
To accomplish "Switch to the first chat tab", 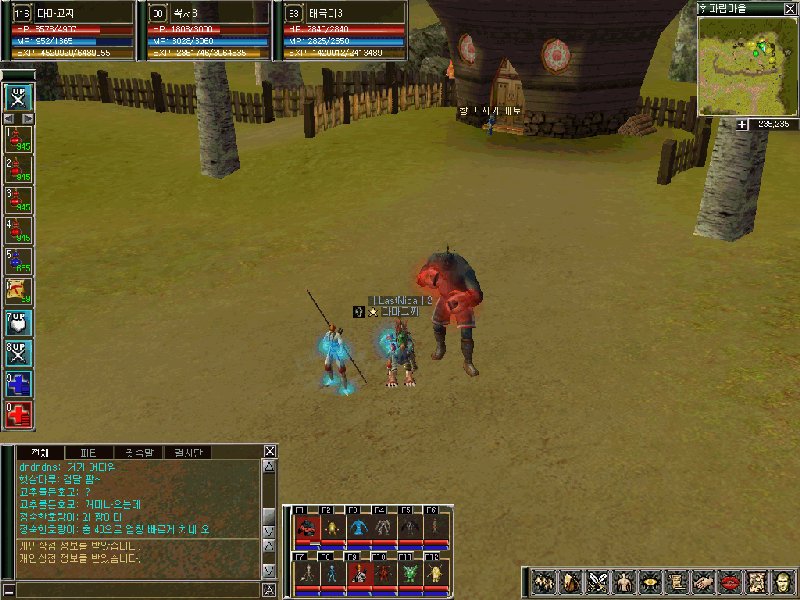I will (x=40, y=452).
